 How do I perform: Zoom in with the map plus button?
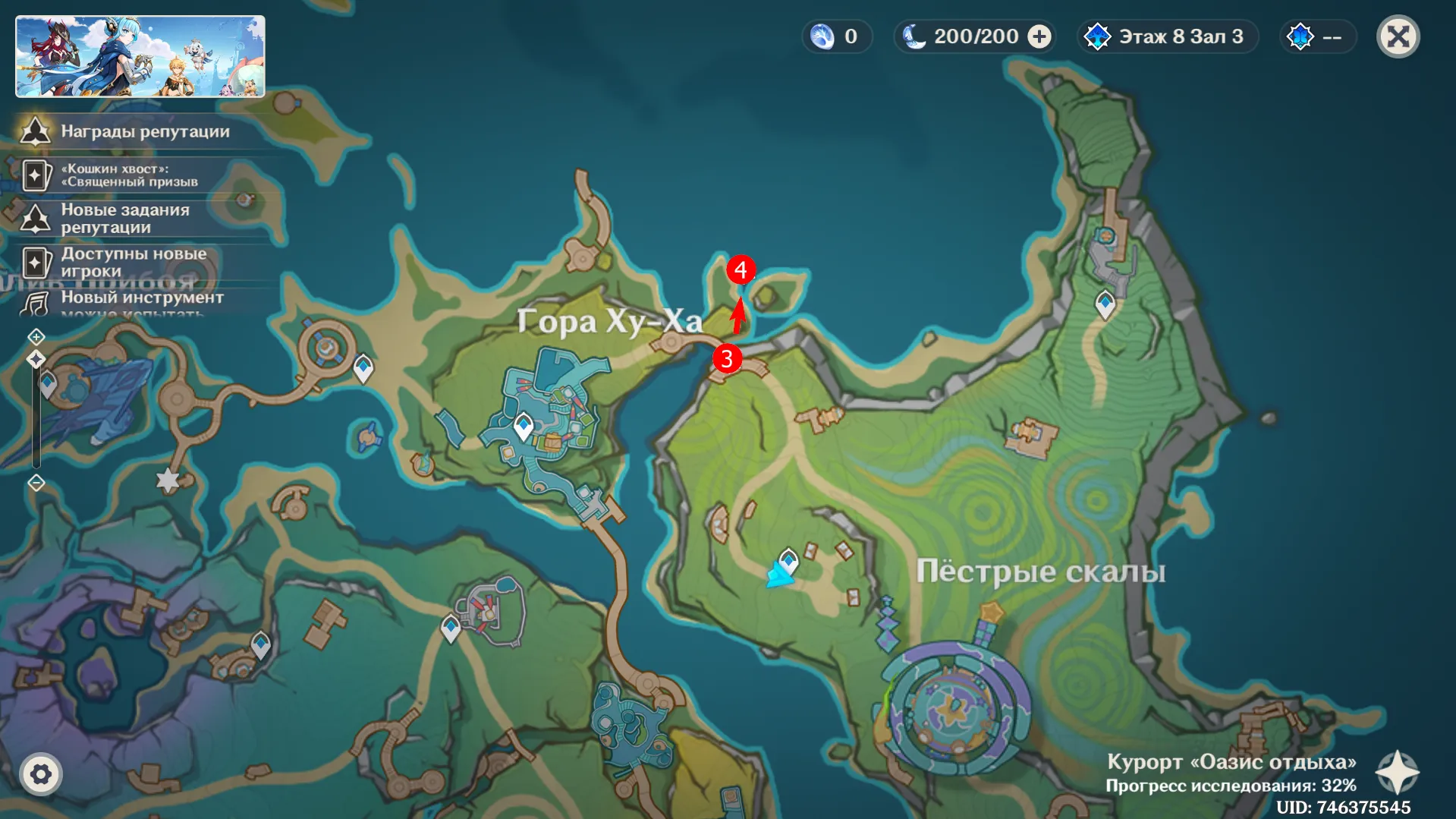pos(36,336)
